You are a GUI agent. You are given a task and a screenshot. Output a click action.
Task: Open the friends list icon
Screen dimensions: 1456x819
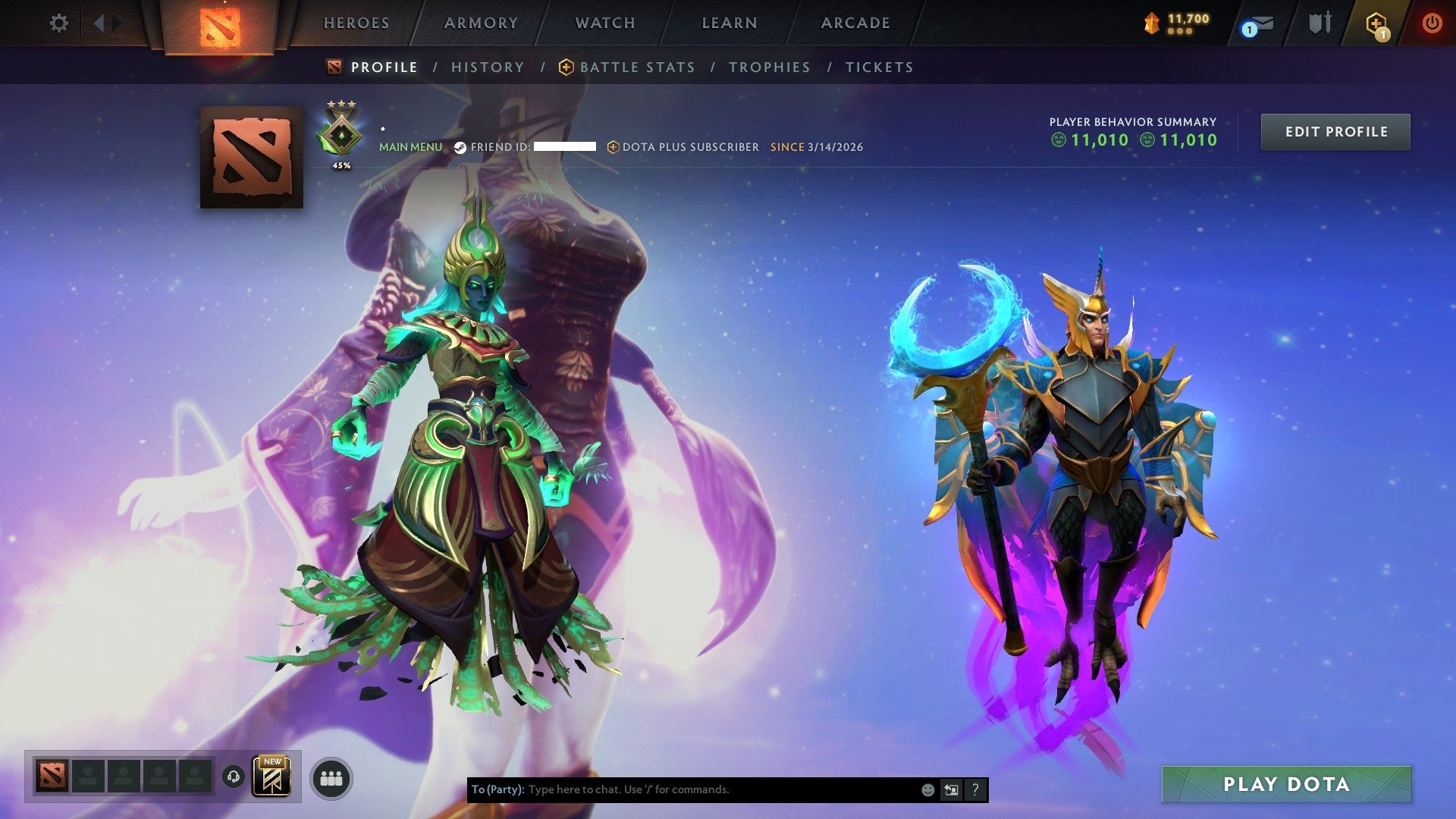[331, 777]
